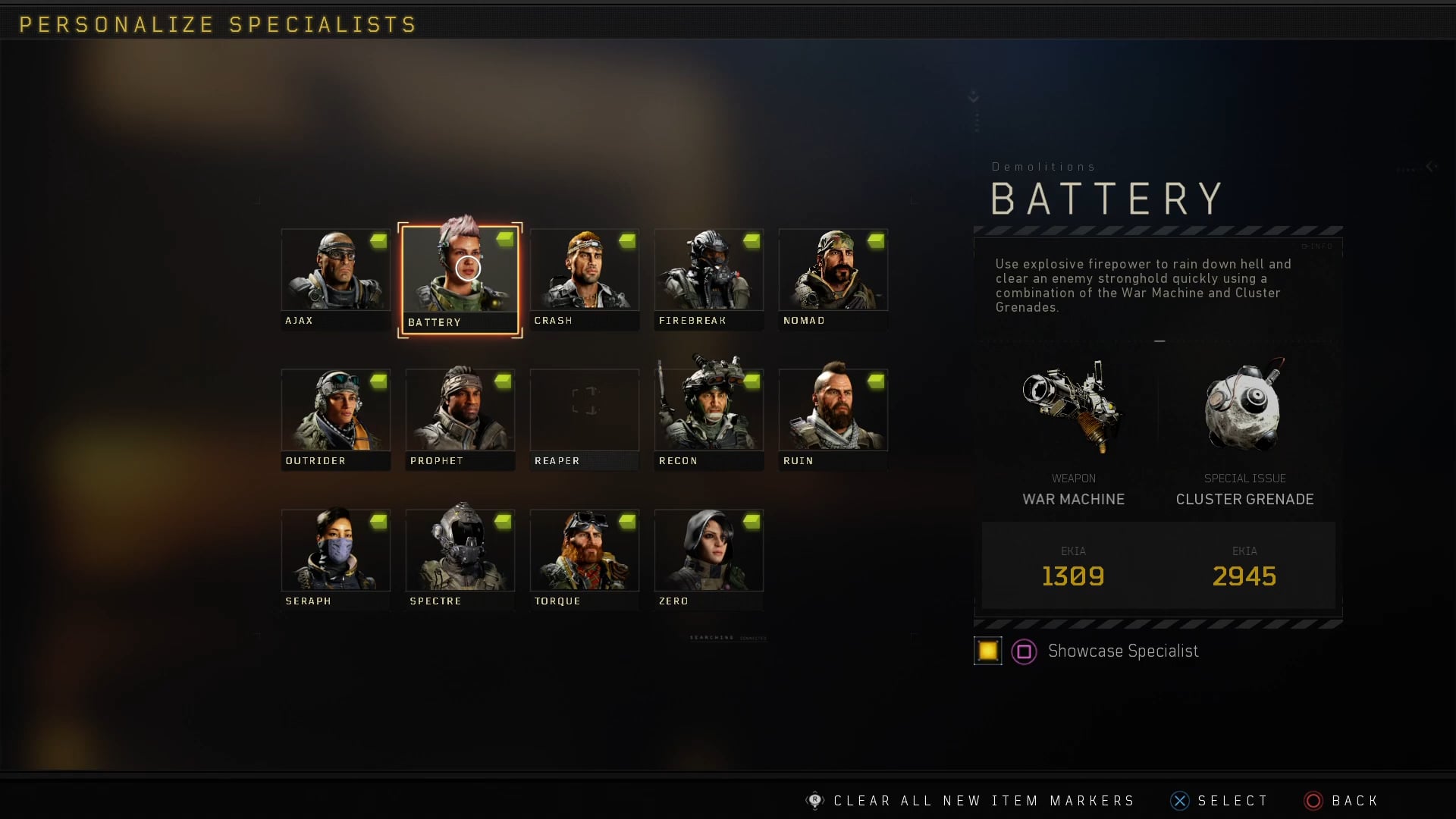This screenshot has height=819, width=1456.
Task: View the War Machine weapon icon
Action: coord(1072,408)
